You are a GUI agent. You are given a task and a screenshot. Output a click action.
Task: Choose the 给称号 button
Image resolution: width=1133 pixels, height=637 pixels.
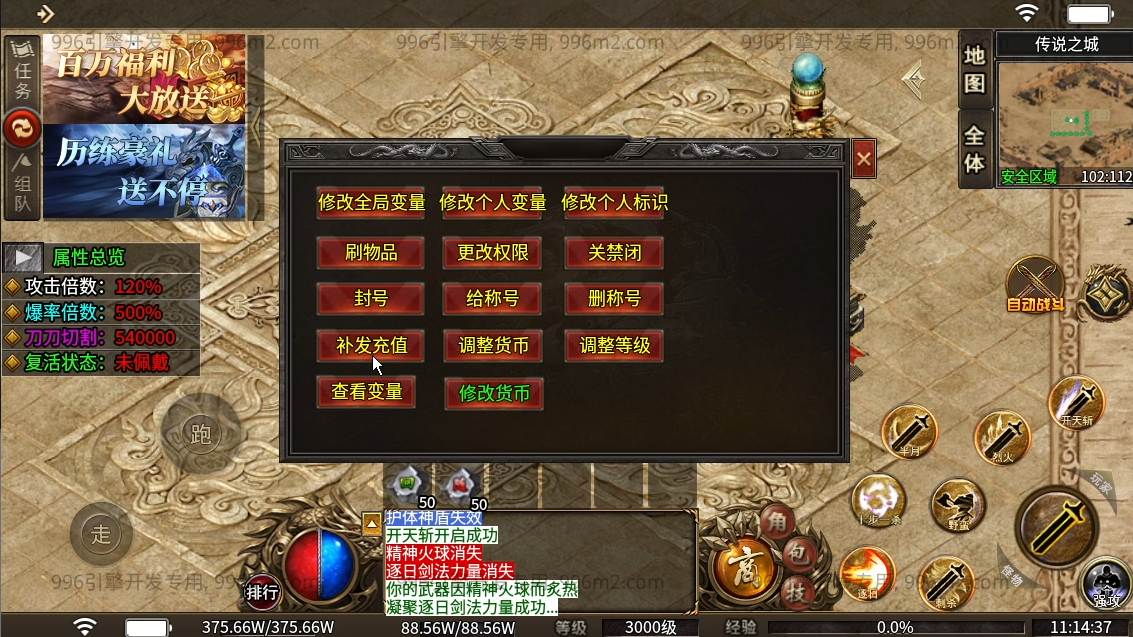point(493,298)
